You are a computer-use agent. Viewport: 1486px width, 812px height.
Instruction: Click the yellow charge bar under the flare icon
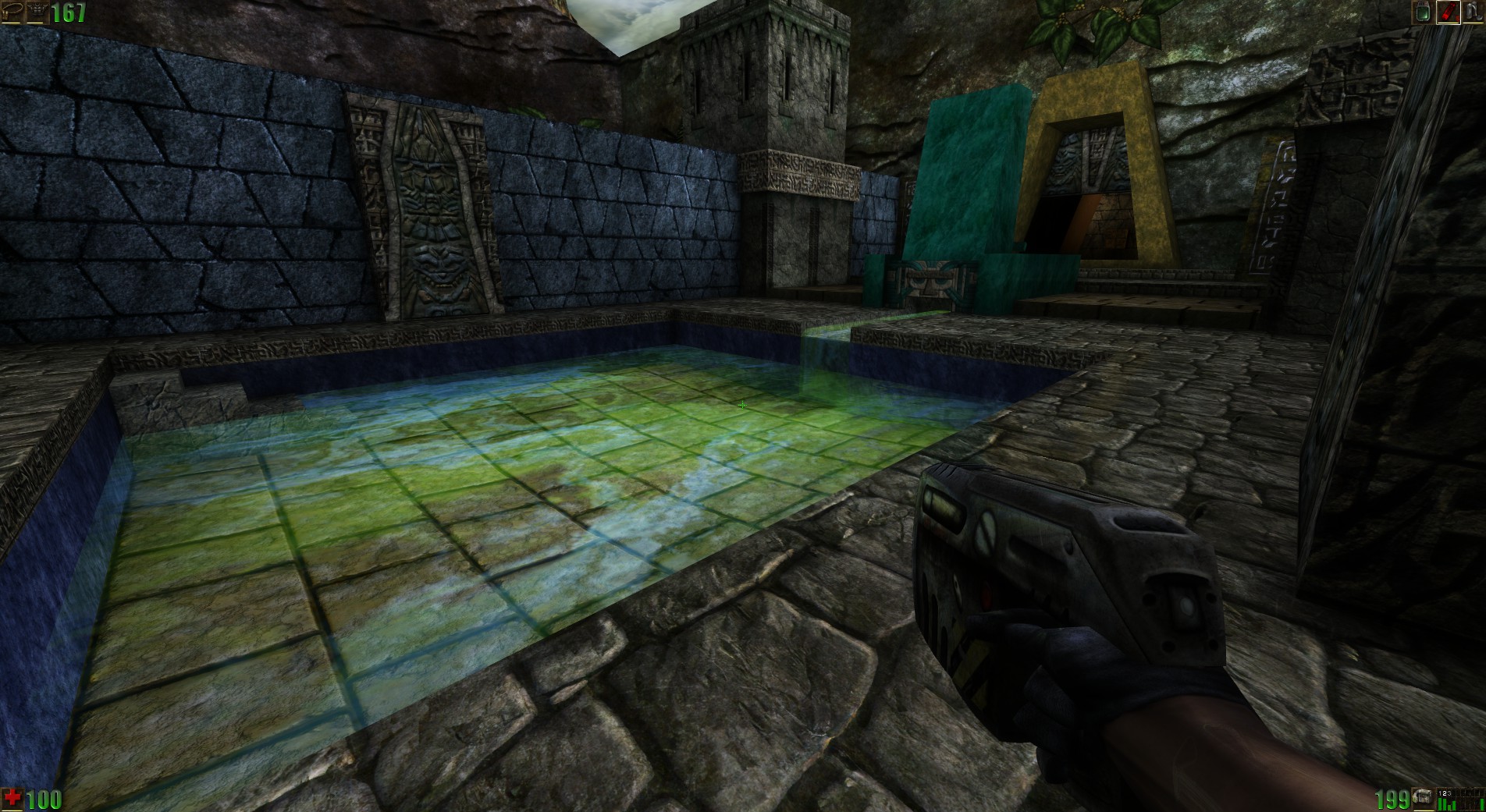click(x=1448, y=23)
